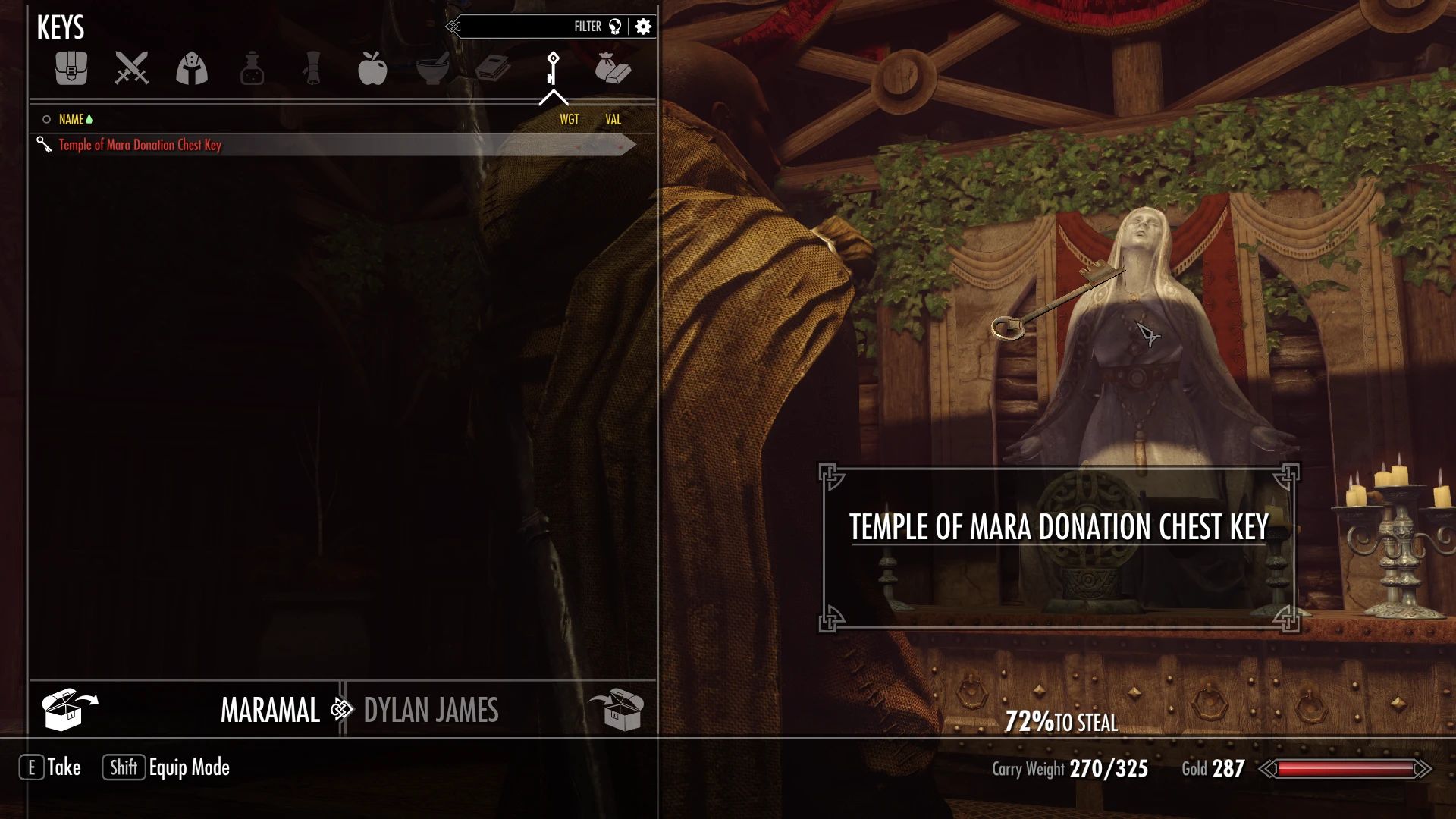Click the circle selector beside NAME header
This screenshot has height=819, width=1456.
pos(45,119)
